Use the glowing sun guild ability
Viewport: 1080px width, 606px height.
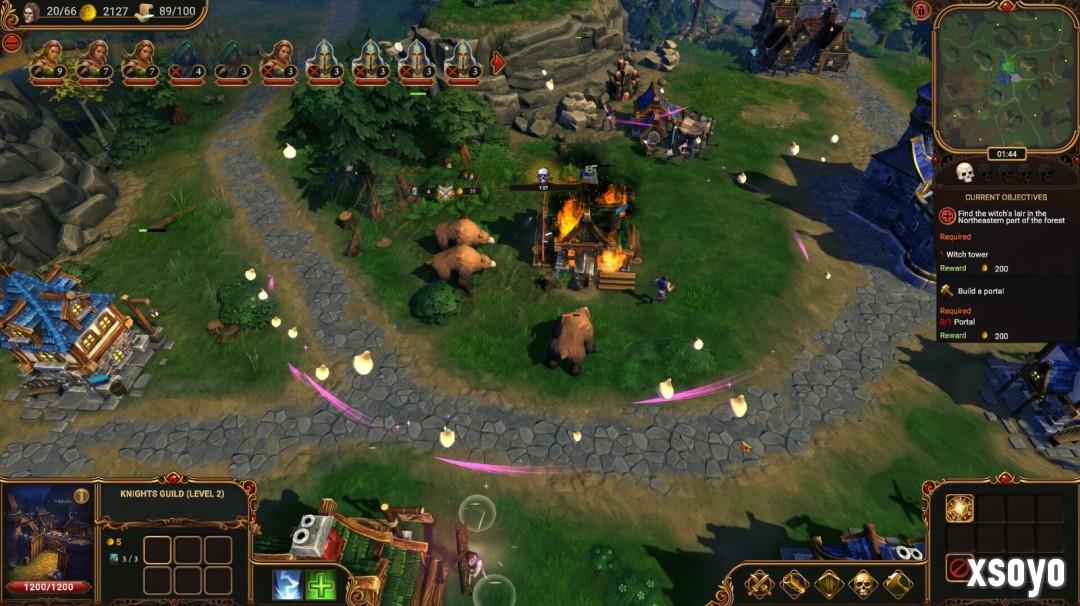[x=959, y=508]
